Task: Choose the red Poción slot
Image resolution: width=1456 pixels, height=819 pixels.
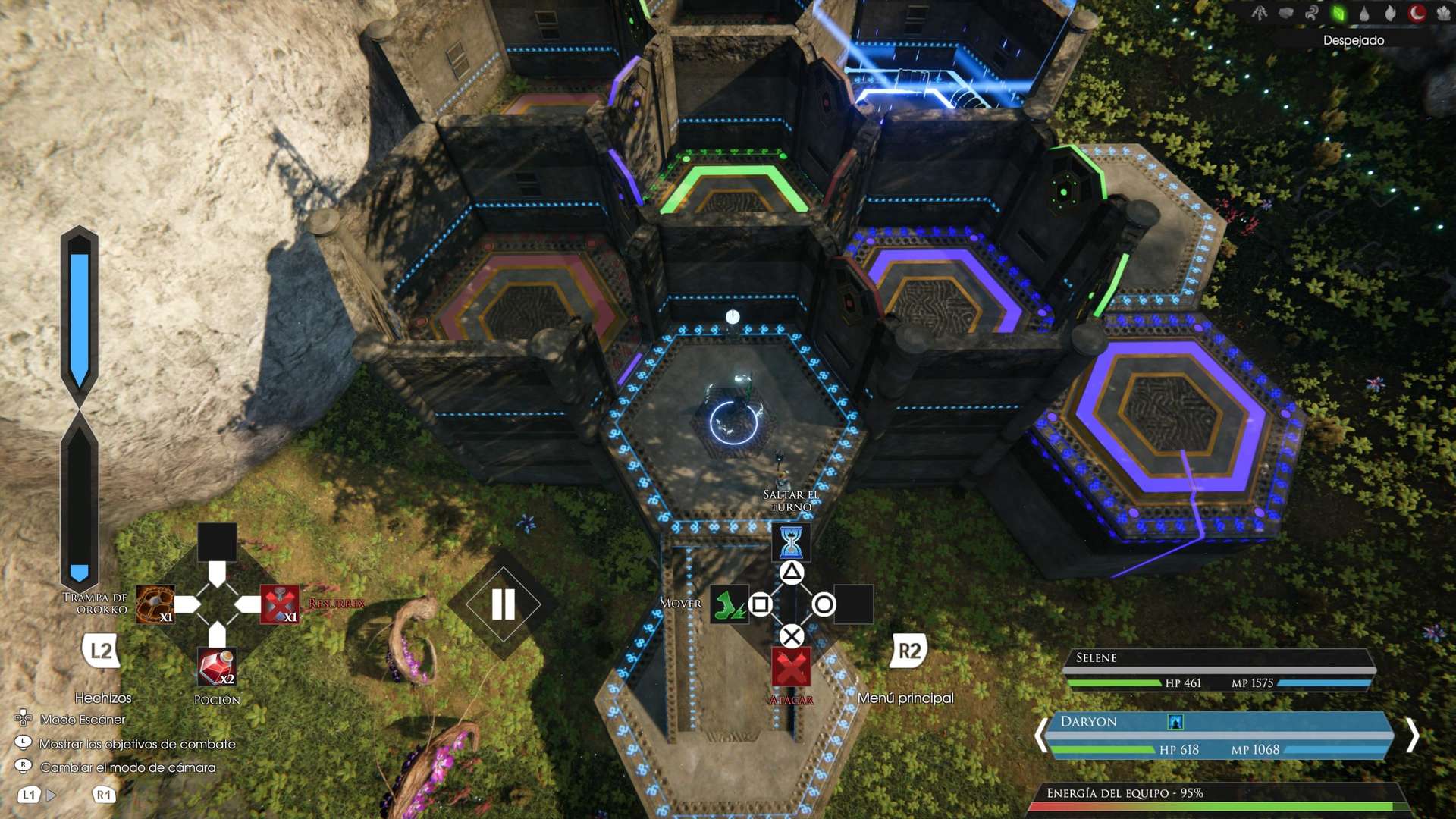Action: pos(217,667)
